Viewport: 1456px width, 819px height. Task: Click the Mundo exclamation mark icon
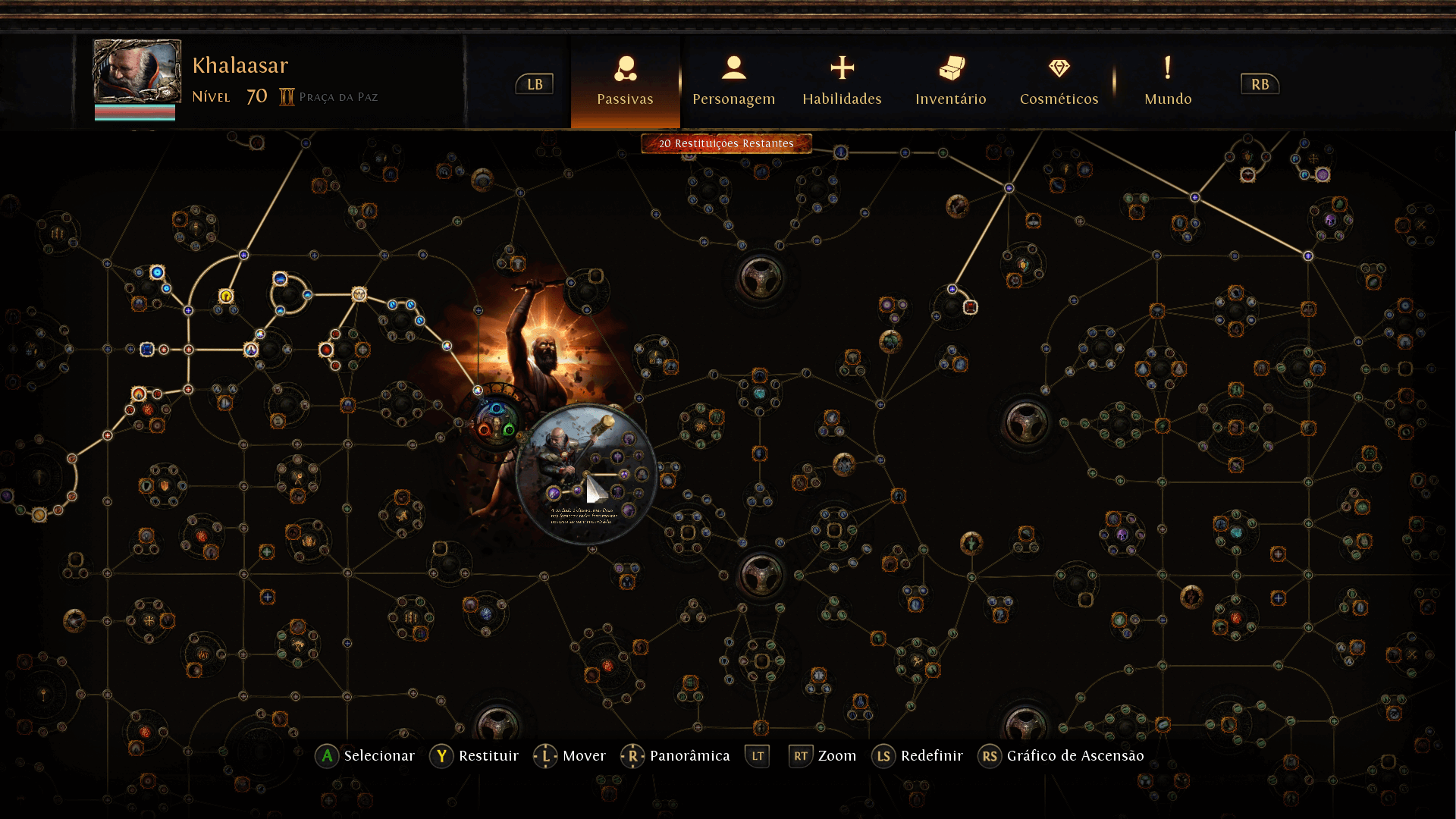(x=1167, y=70)
